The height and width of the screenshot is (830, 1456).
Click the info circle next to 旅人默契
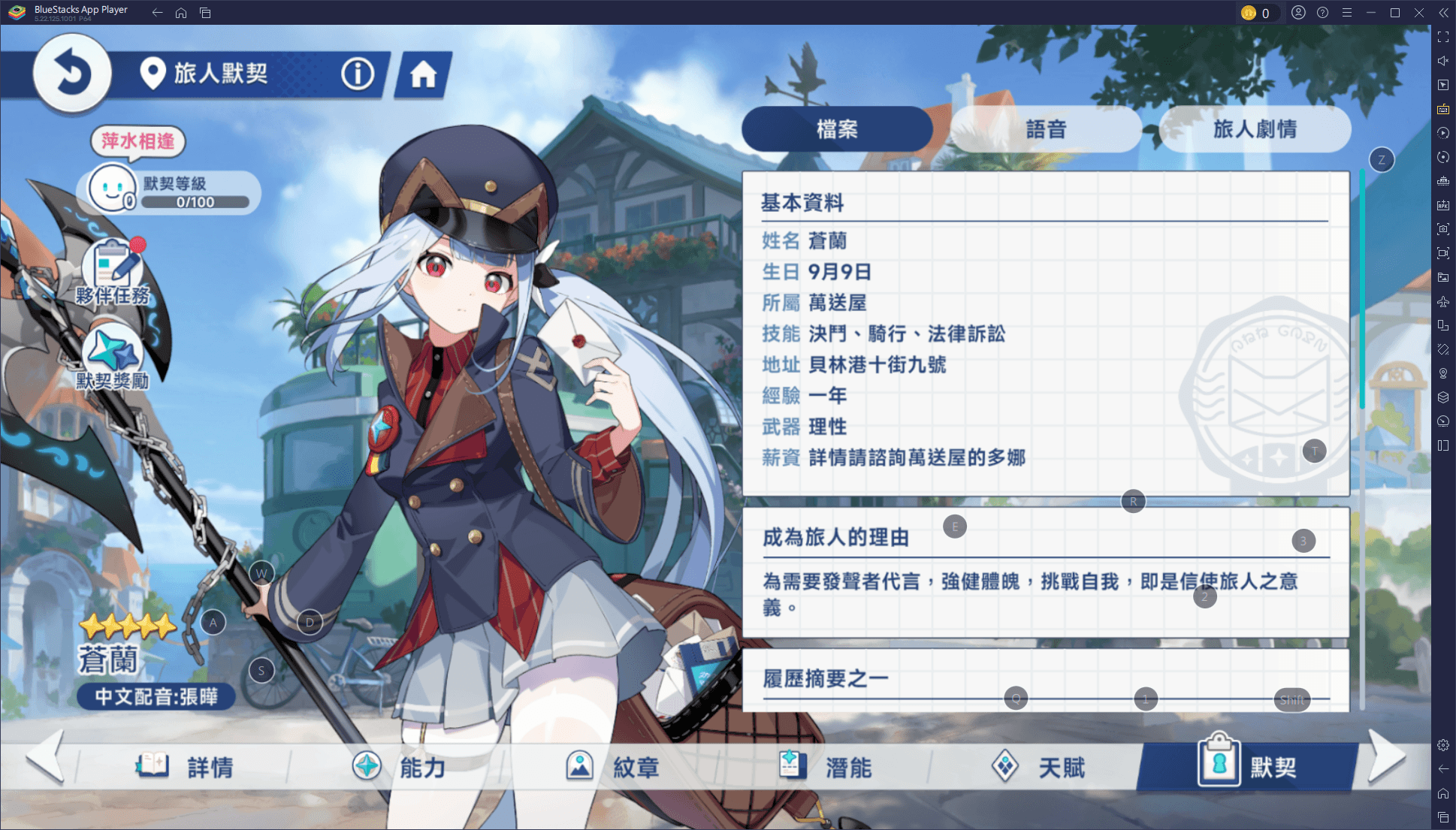click(x=358, y=73)
